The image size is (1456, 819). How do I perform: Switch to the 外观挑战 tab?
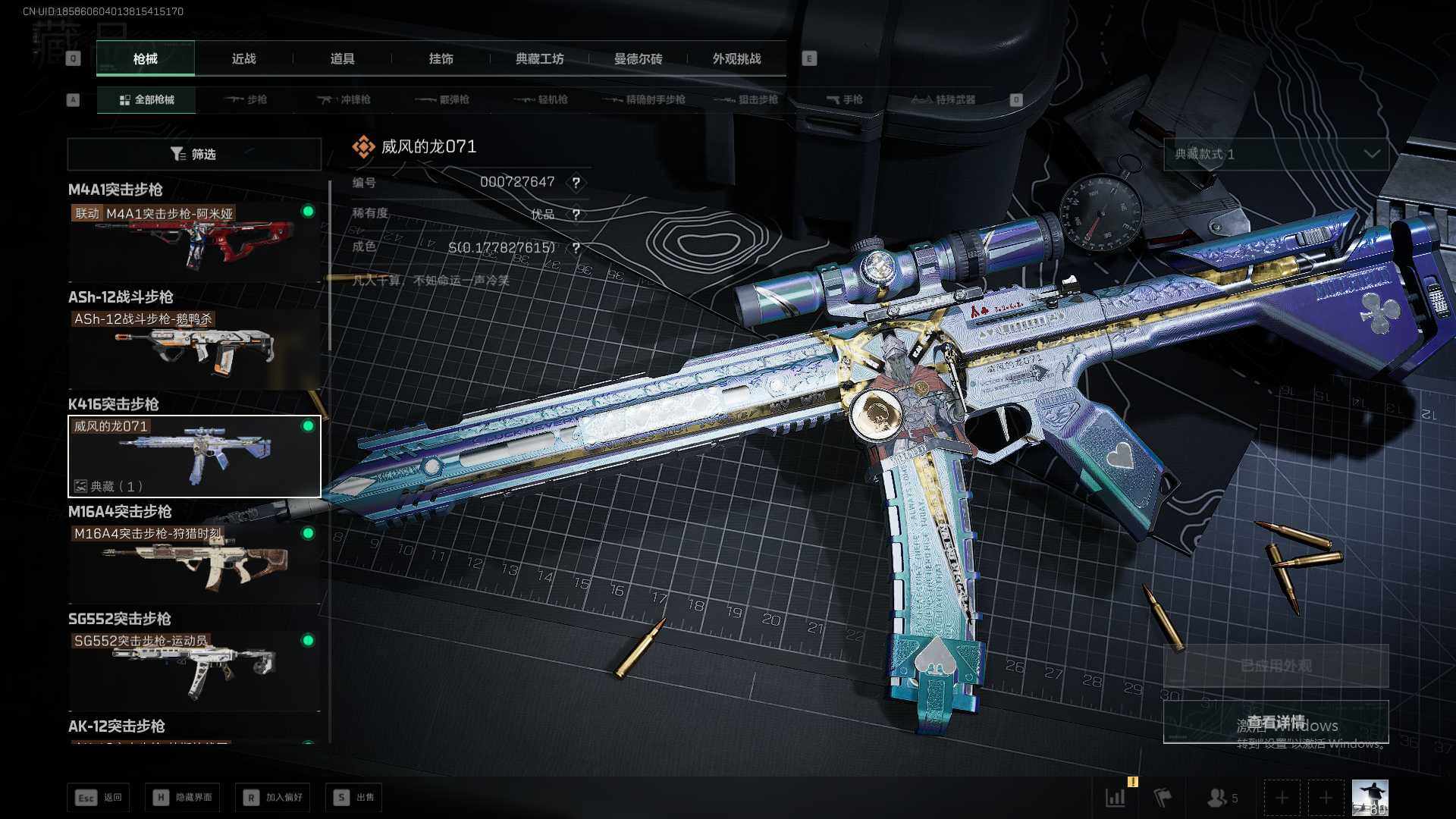point(736,58)
